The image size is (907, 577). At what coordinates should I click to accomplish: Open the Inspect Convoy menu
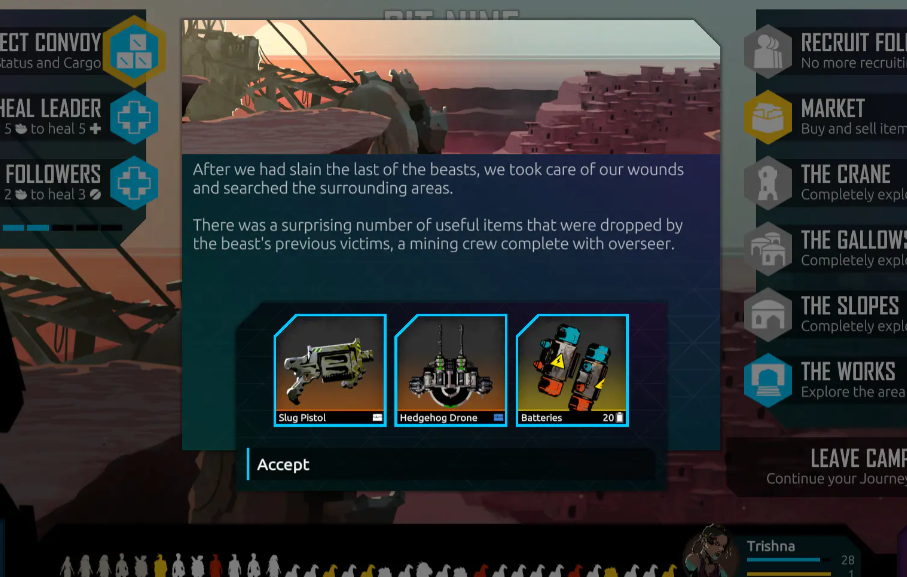coord(134,50)
